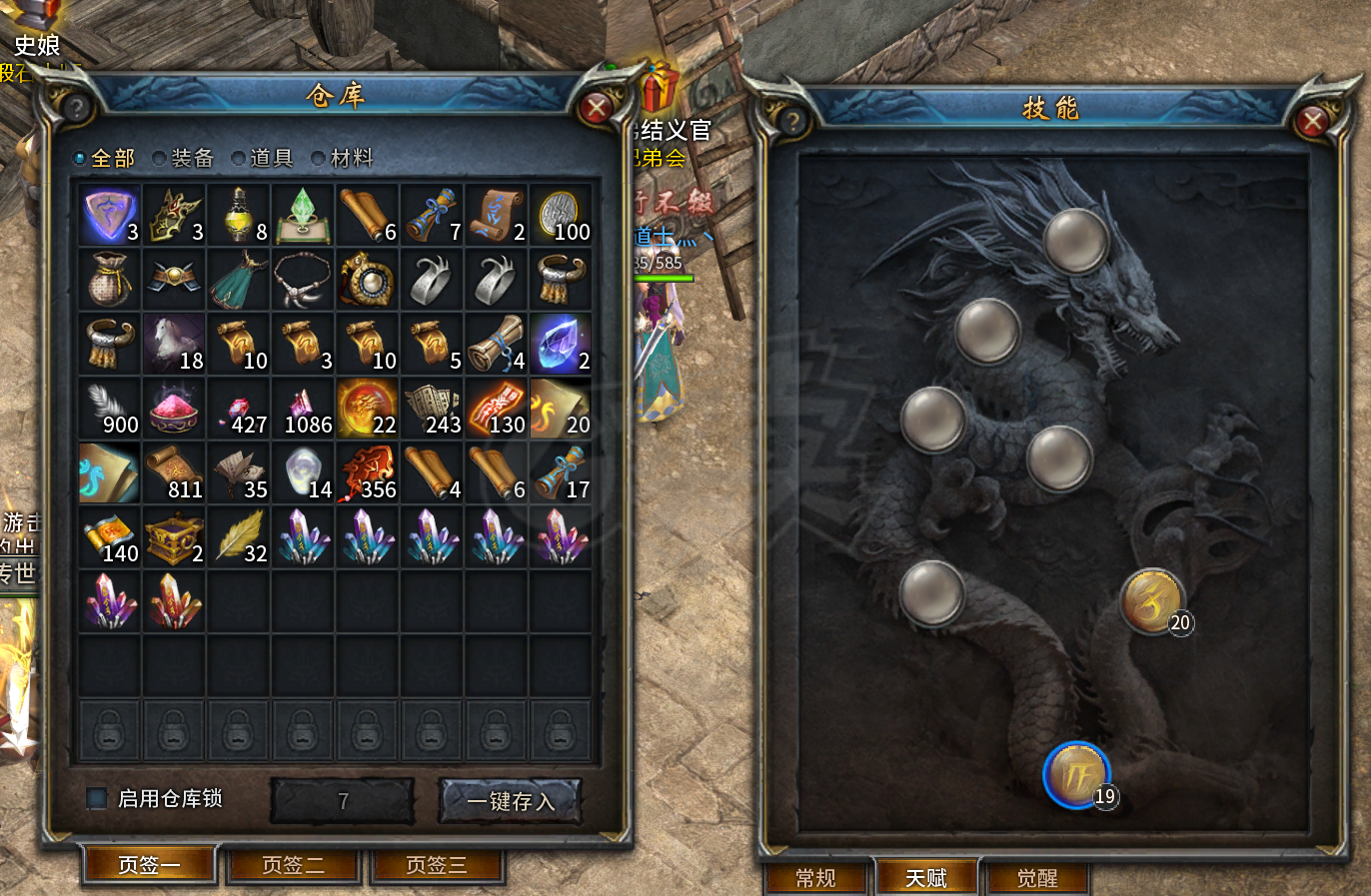Select the 天赋 talent tab

pos(926,878)
